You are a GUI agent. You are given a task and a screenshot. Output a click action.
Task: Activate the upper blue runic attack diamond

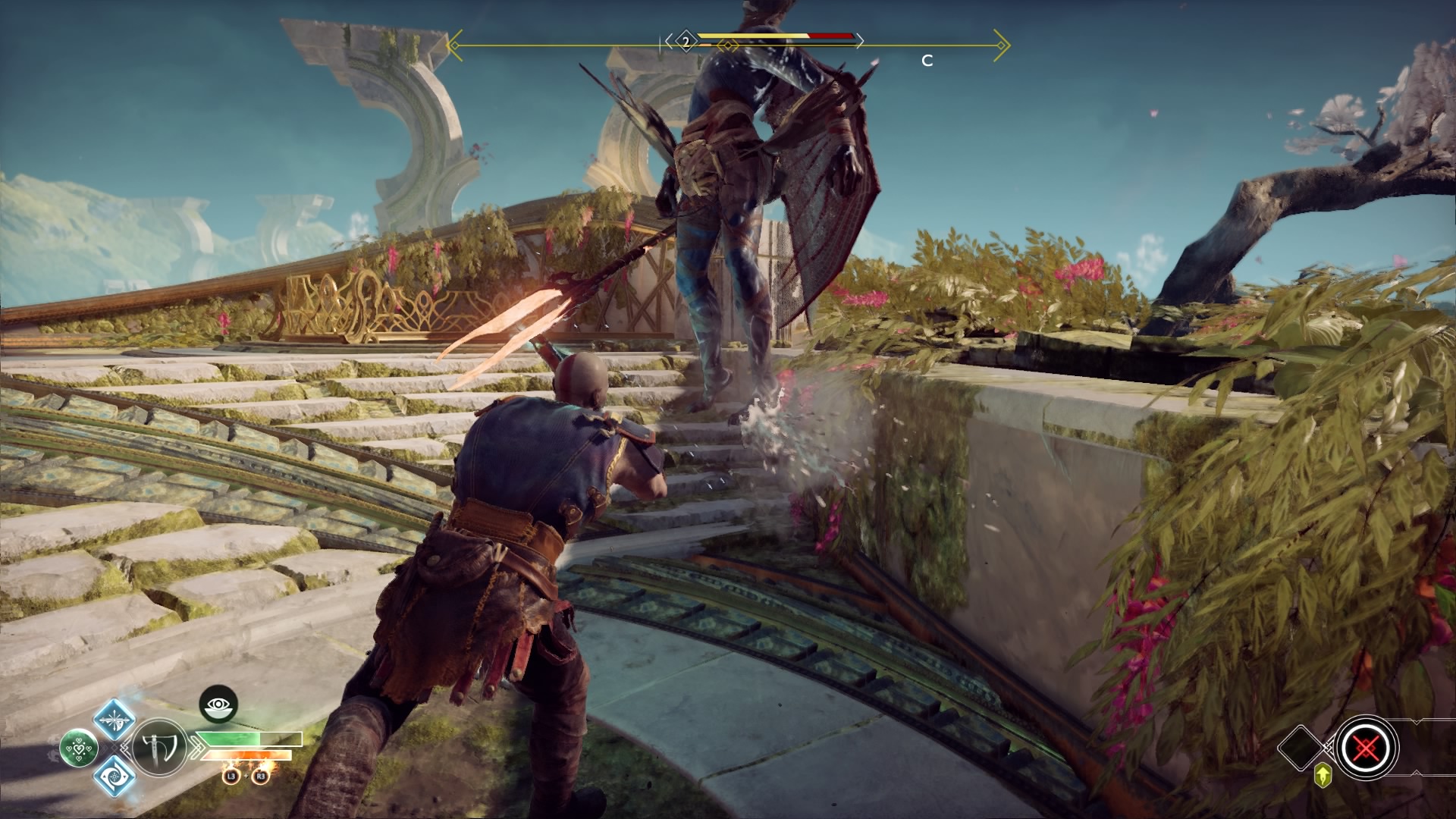[115, 720]
